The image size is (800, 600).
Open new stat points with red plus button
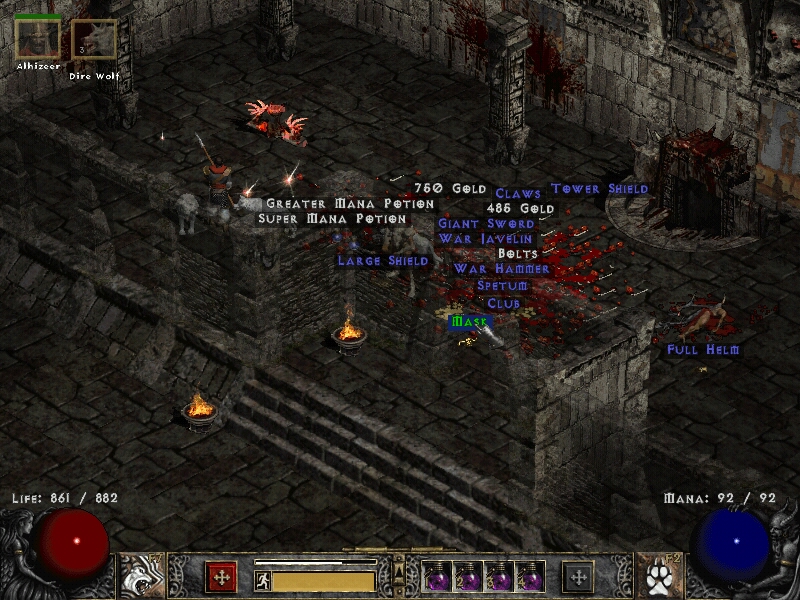221,577
